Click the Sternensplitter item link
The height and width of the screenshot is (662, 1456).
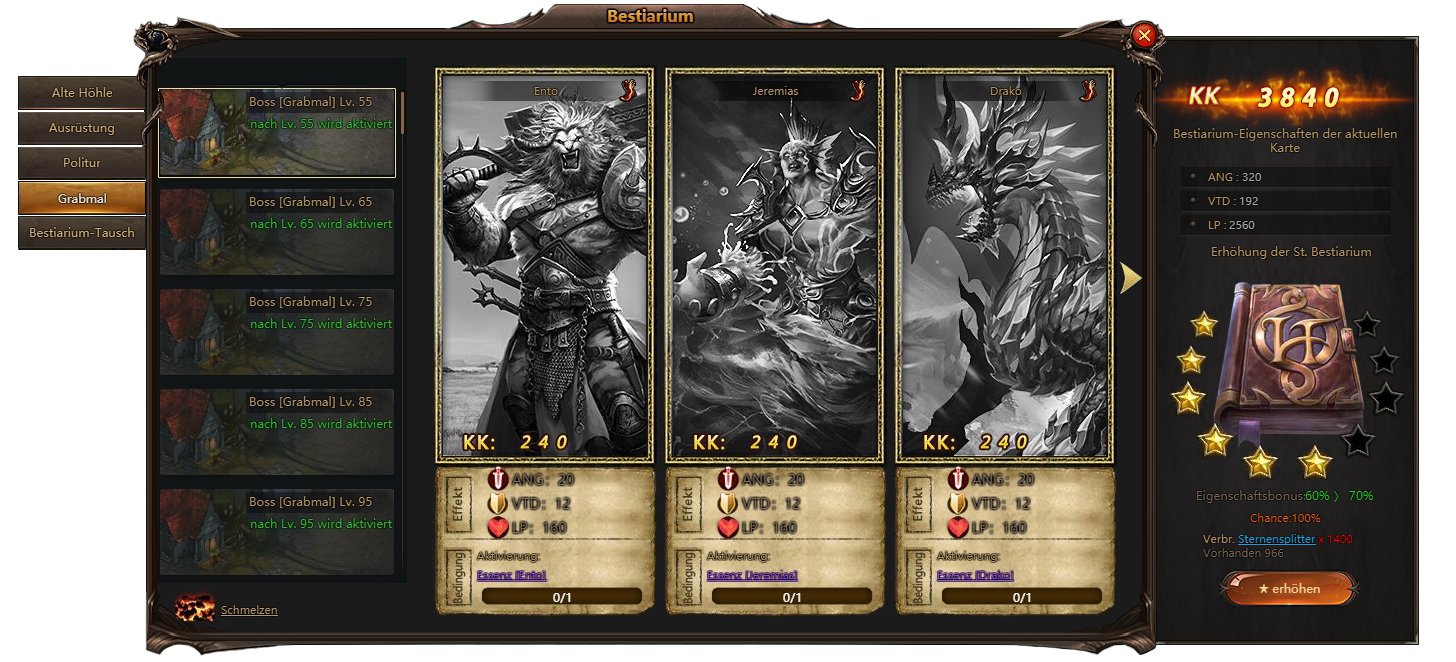[x=1276, y=539]
